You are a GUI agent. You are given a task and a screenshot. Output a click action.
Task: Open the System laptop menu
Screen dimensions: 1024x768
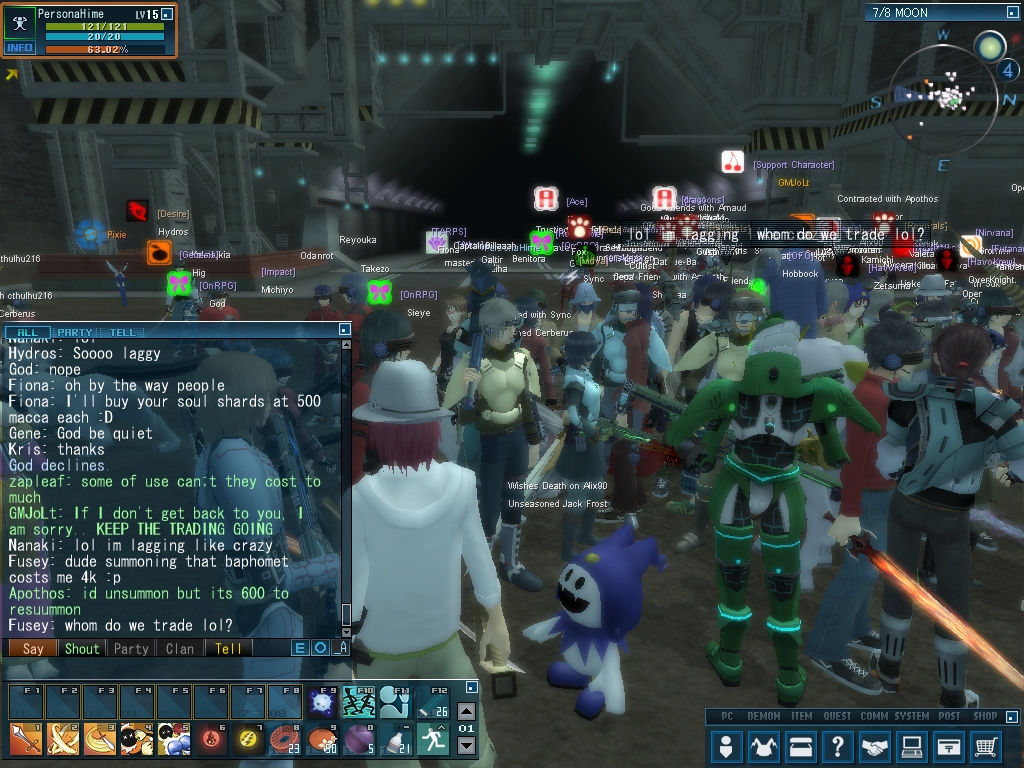[911, 746]
